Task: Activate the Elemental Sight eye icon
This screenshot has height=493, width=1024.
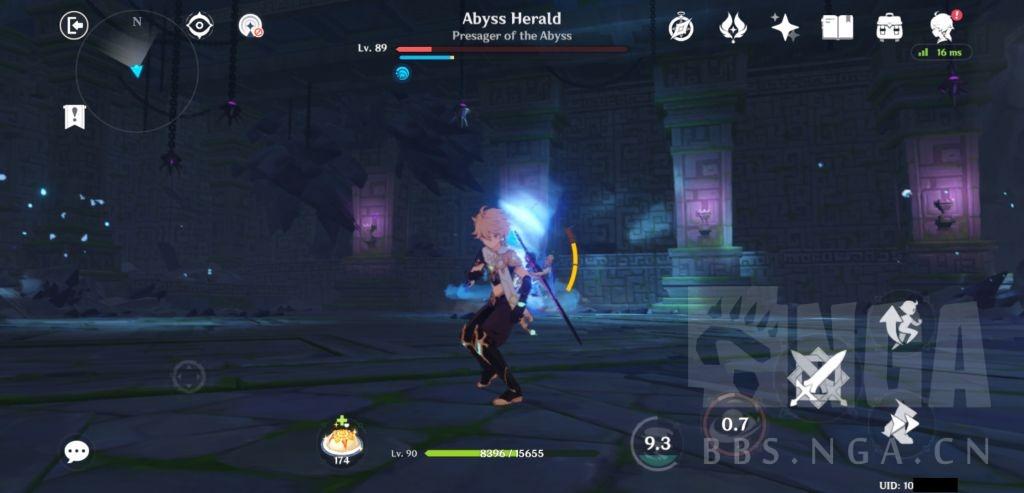Action: pyautogui.click(x=200, y=25)
